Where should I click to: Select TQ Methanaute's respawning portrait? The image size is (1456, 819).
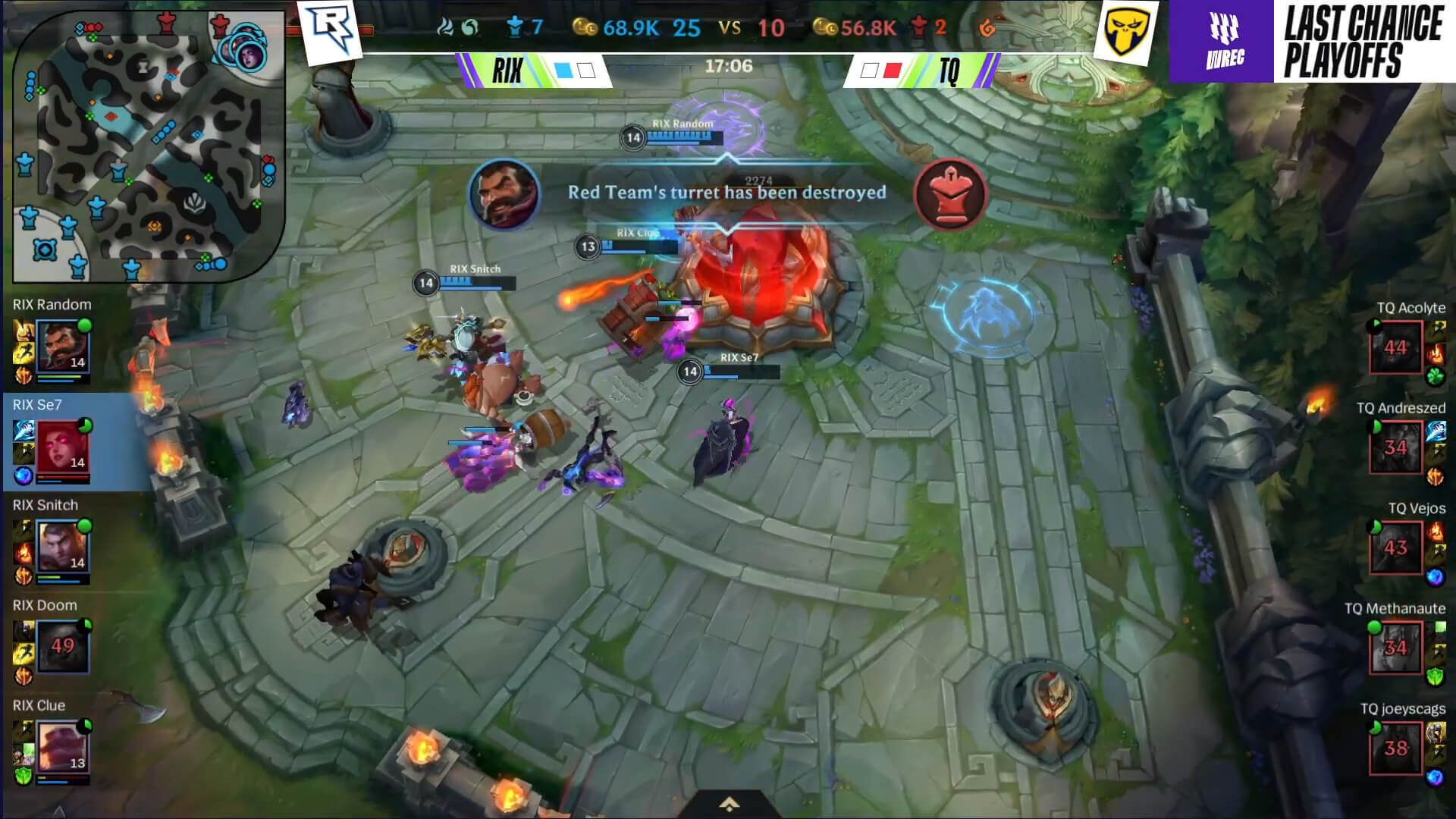(x=1395, y=647)
